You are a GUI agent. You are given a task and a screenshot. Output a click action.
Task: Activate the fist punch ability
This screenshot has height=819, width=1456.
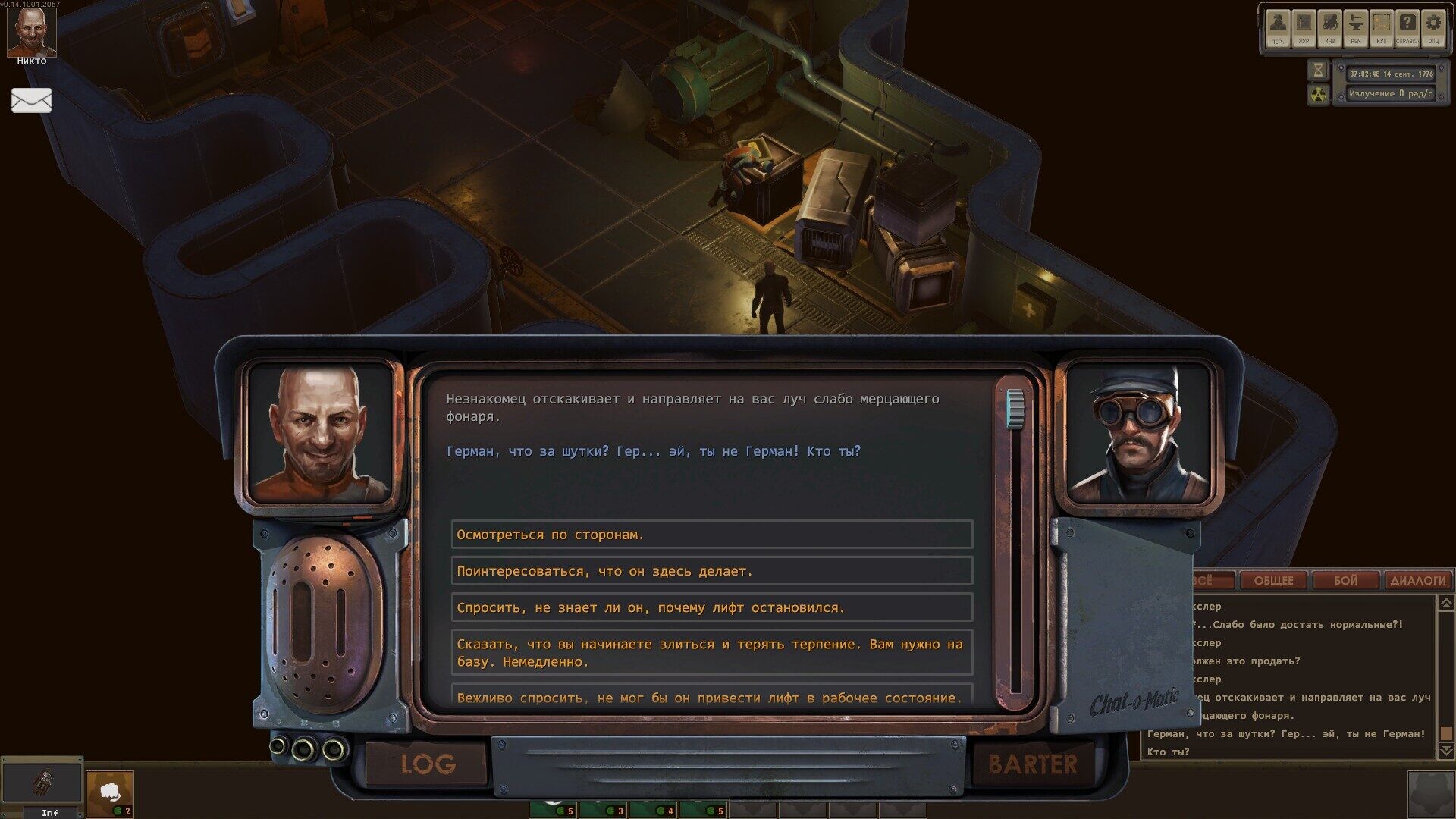pyautogui.click(x=110, y=792)
